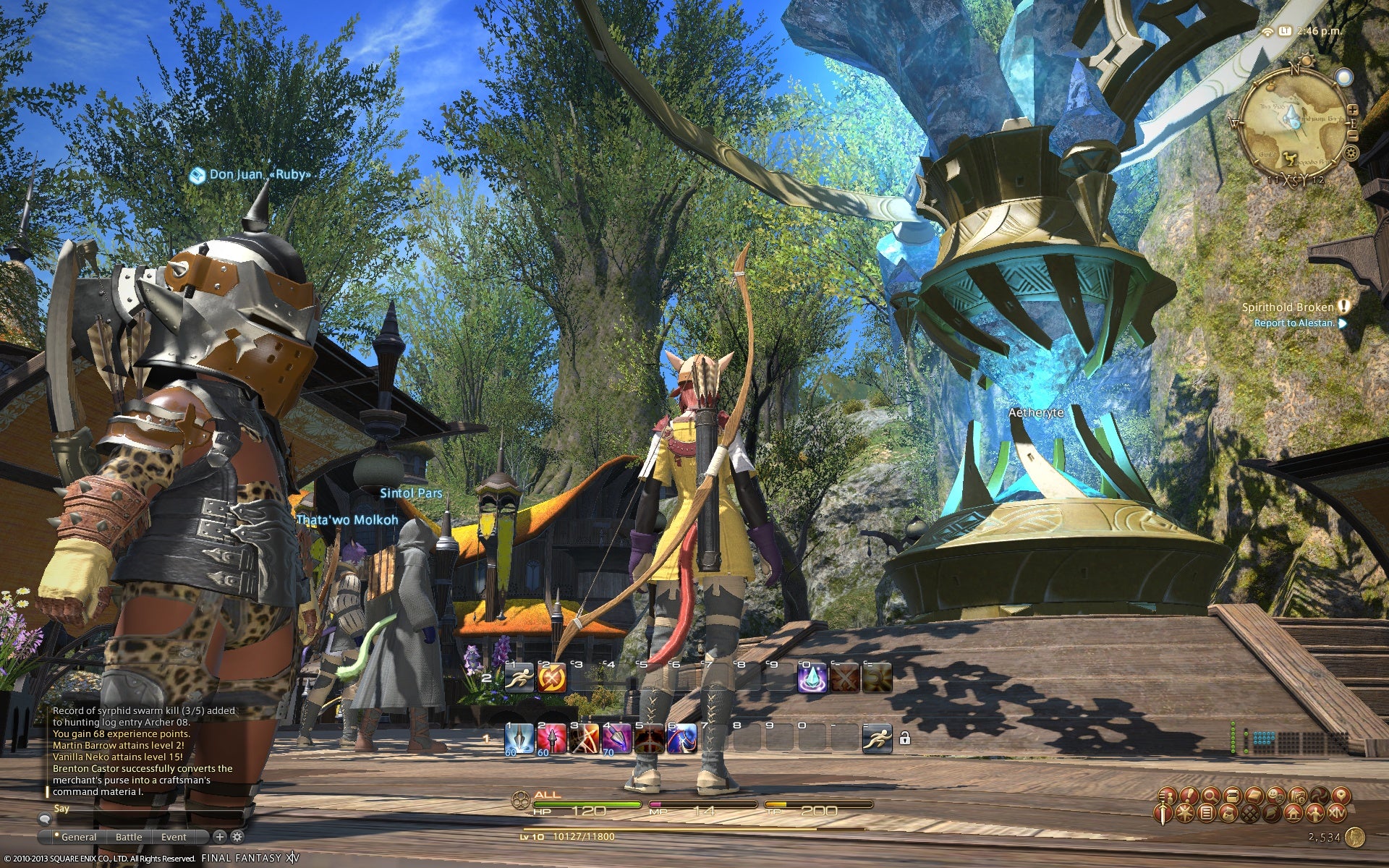Target Don Juan «Ruby» by clicking his nameplate
1389x868 pixels.
[x=259, y=174]
